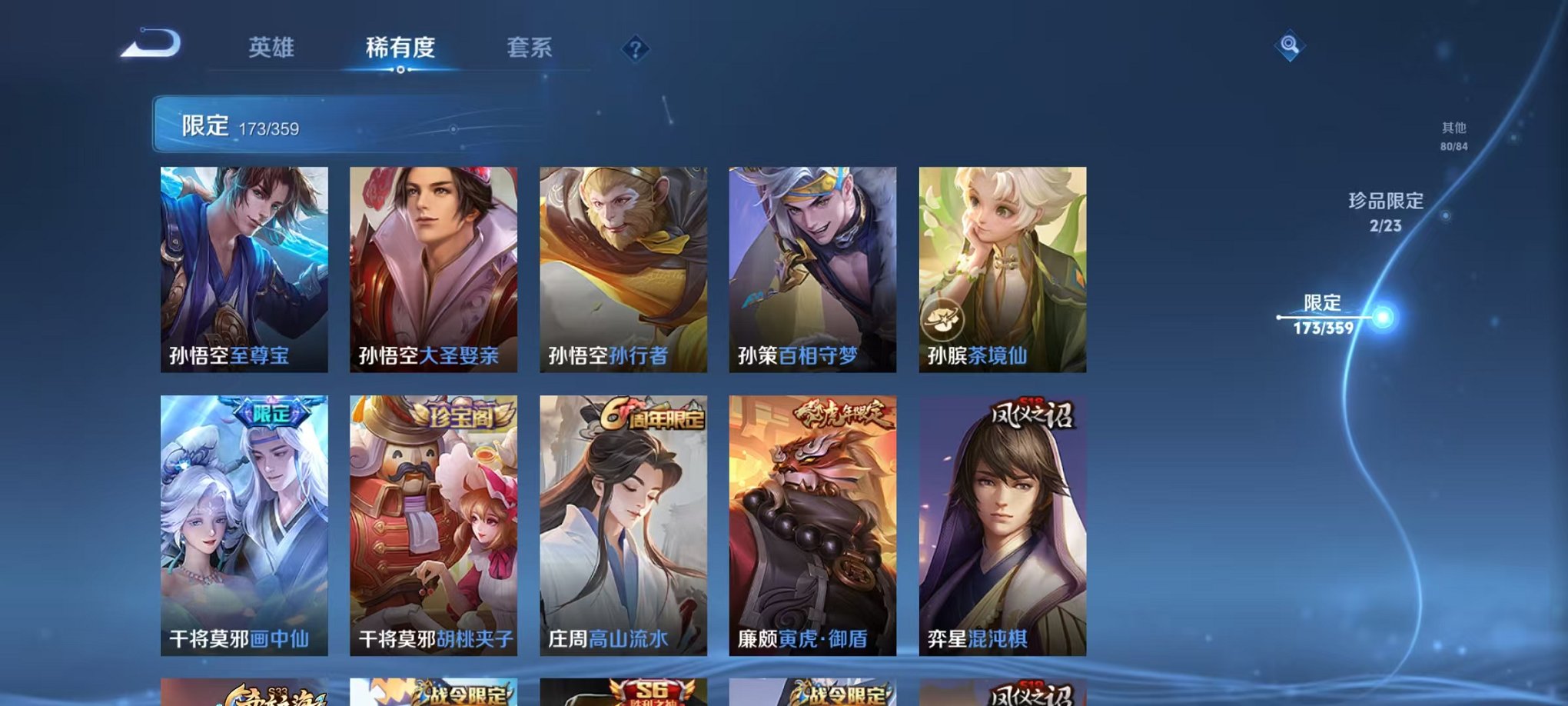1568x706 pixels.
Task: Select the 稀有度 tab
Action: (398, 48)
